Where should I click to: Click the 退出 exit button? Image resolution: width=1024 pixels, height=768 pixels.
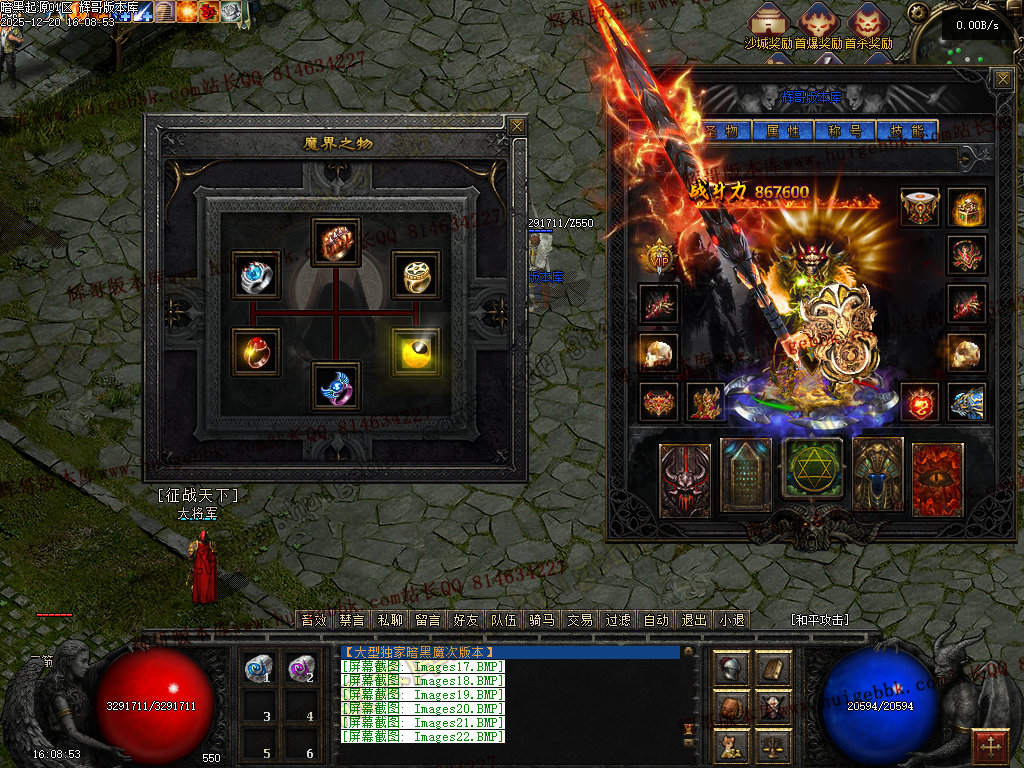point(693,620)
